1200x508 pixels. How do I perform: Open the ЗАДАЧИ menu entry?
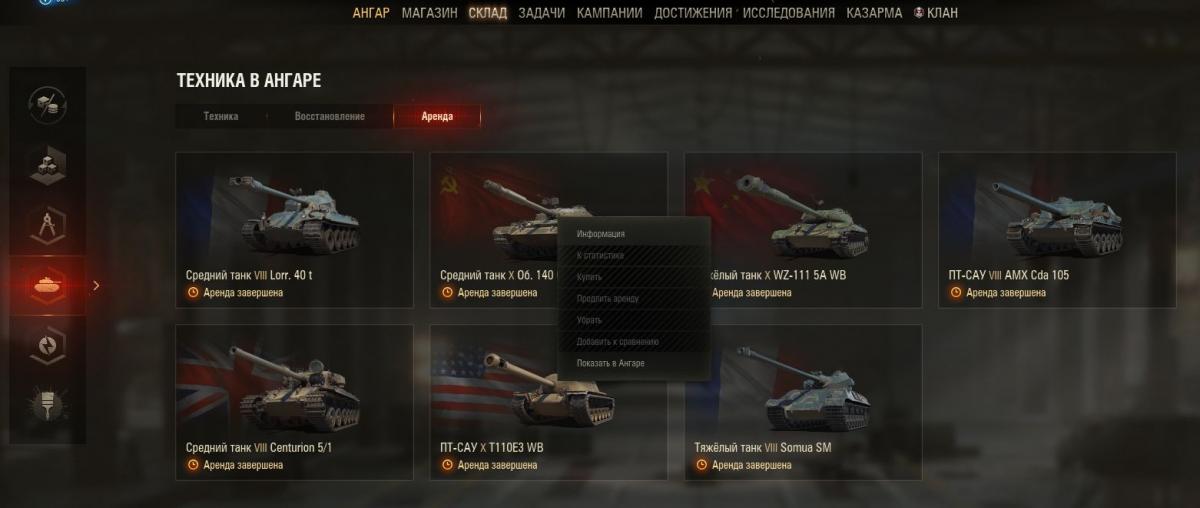pyautogui.click(x=541, y=13)
